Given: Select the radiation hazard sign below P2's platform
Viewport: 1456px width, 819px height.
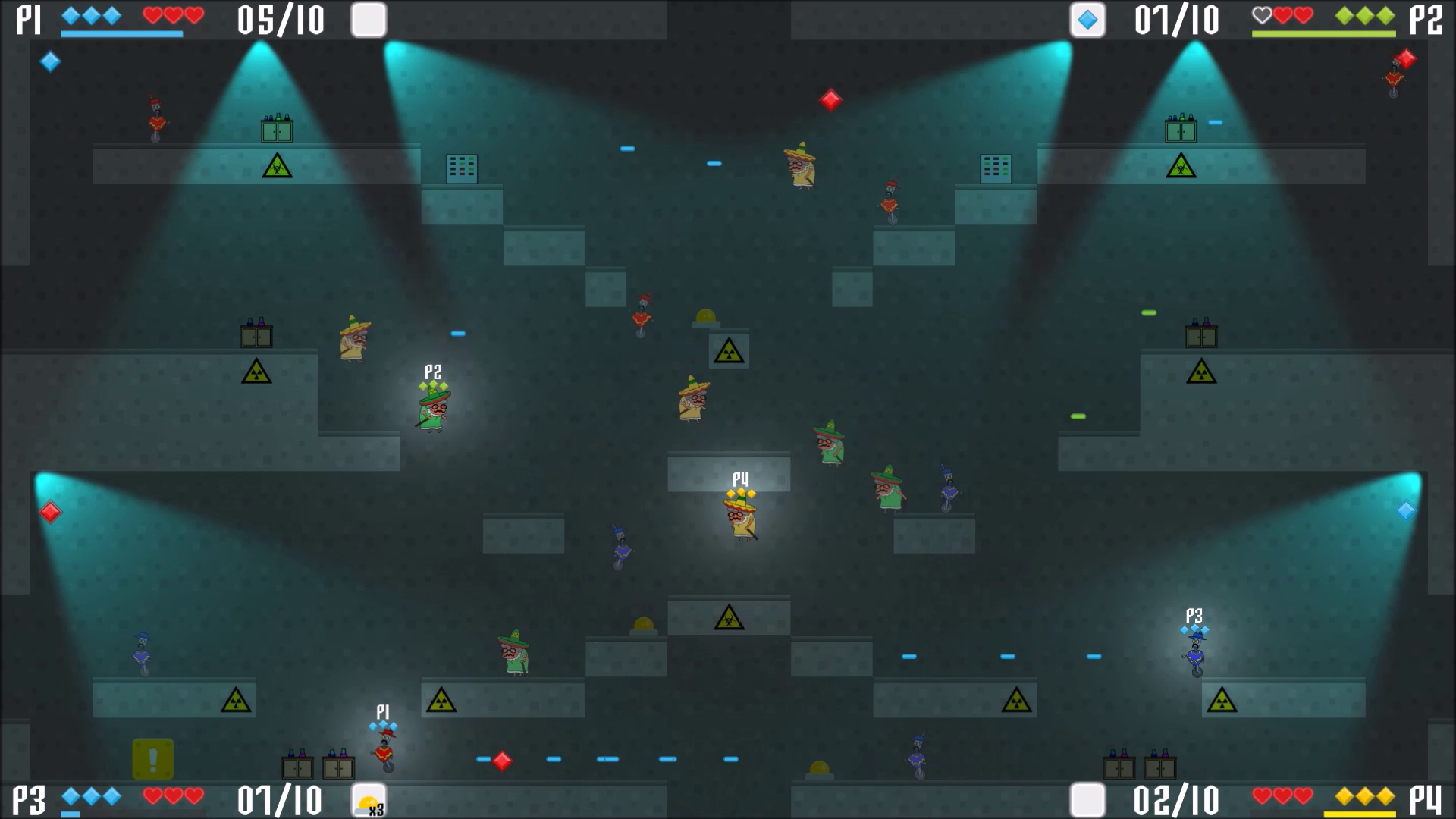Looking at the screenshot, I should pos(255,372).
